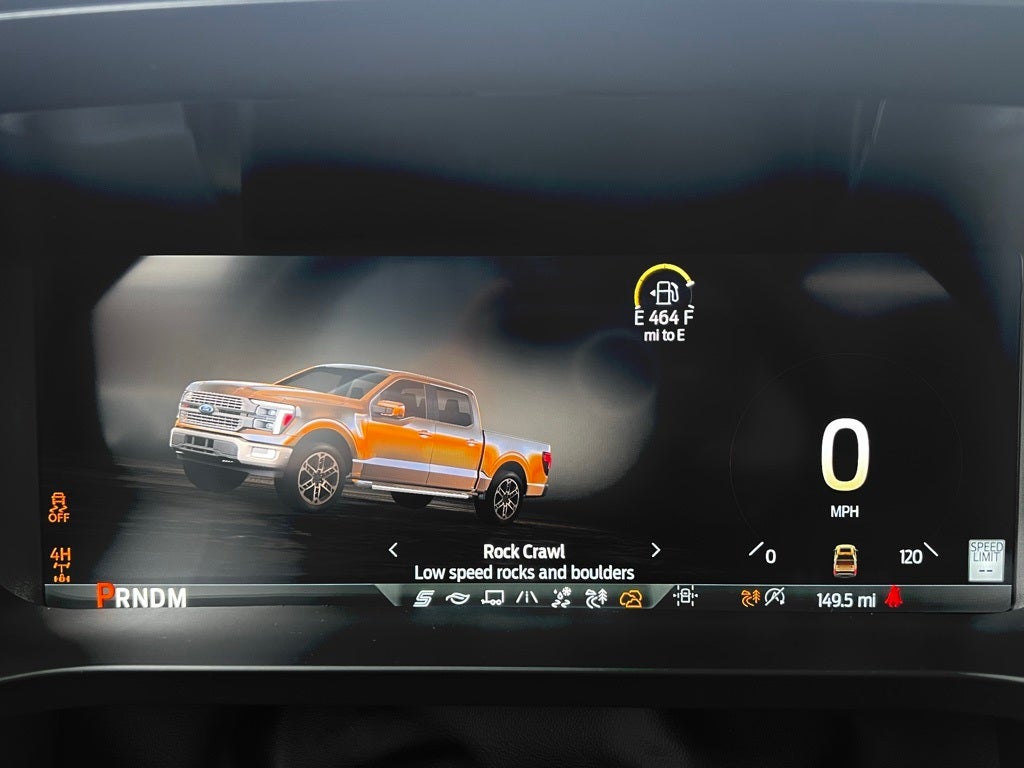
Task: Select the Sport mode S icon
Action: 423,598
